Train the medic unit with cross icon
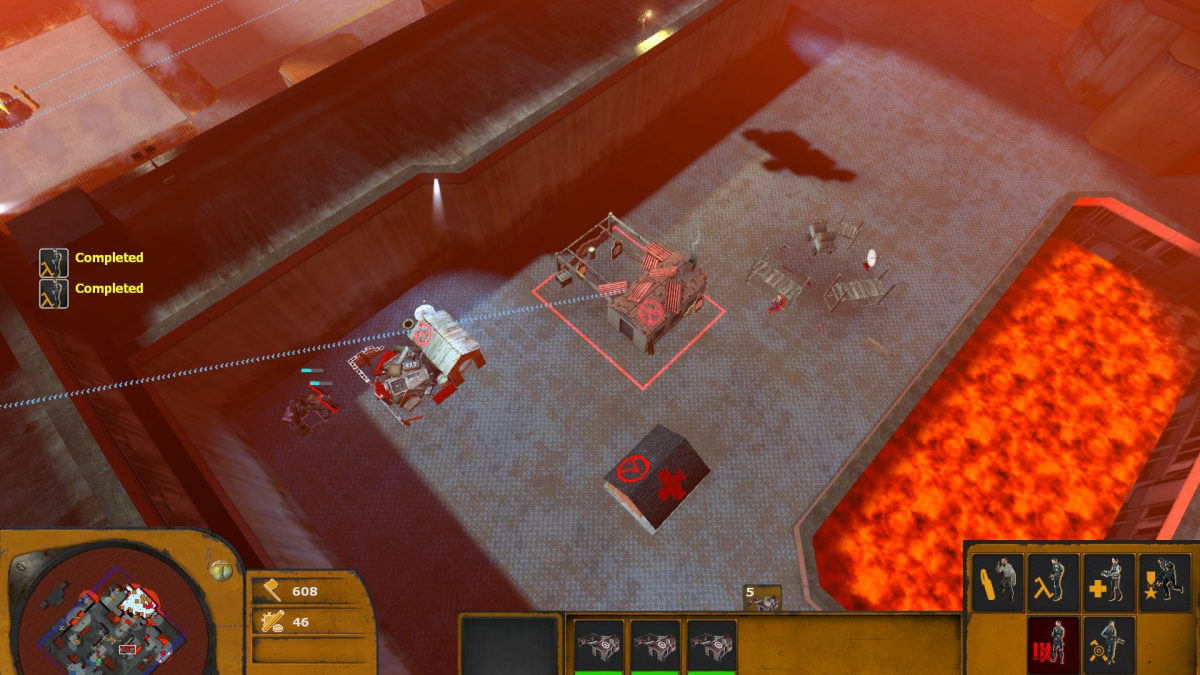Image resolution: width=1200 pixels, height=675 pixels. (1108, 582)
